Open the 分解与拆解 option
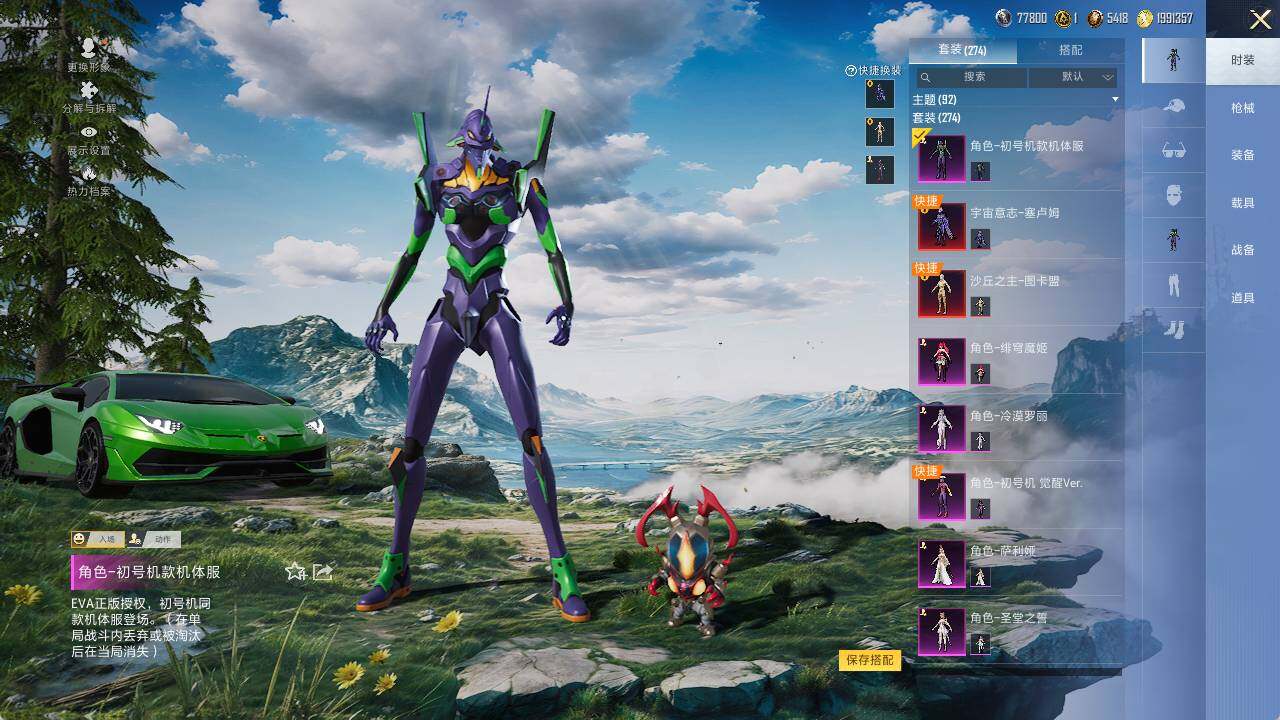Image resolution: width=1280 pixels, height=720 pixels. (89, 96)
